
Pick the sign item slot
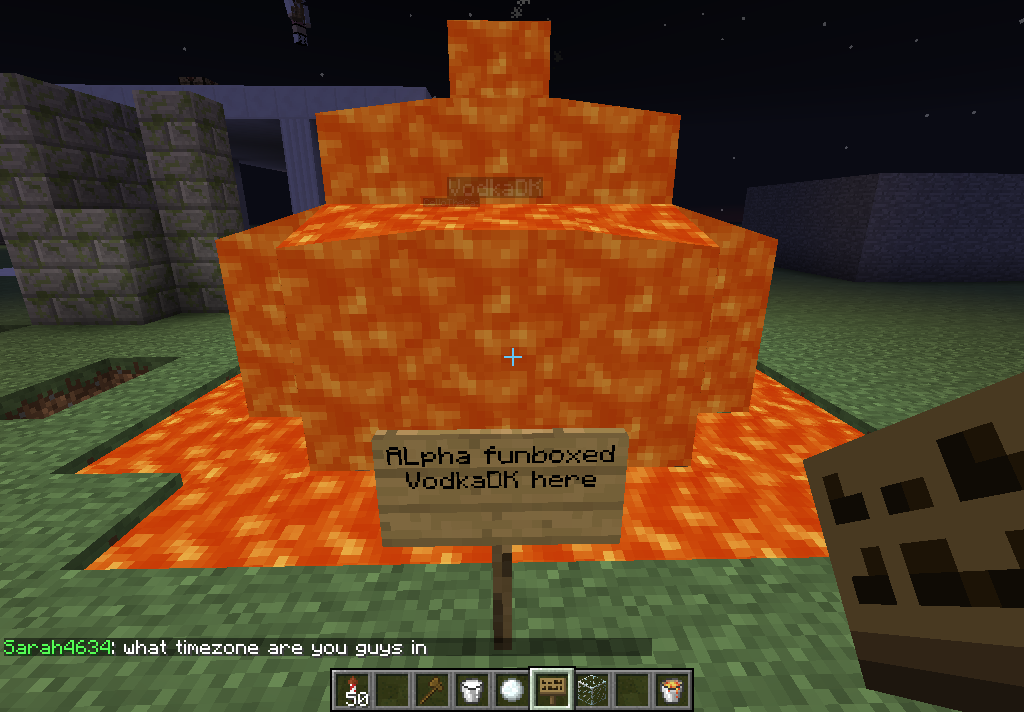pyautogui.click(x=552, y=689)
